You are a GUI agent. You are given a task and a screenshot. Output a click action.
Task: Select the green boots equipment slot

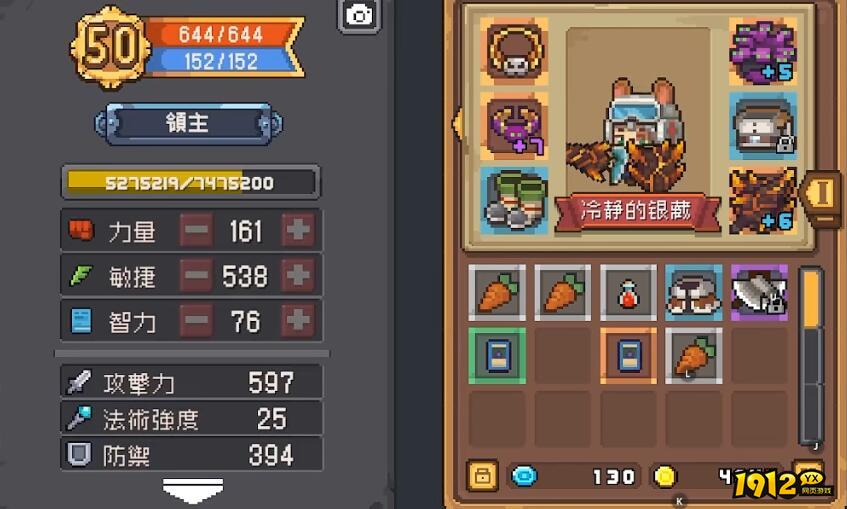(x=513, y=199)
